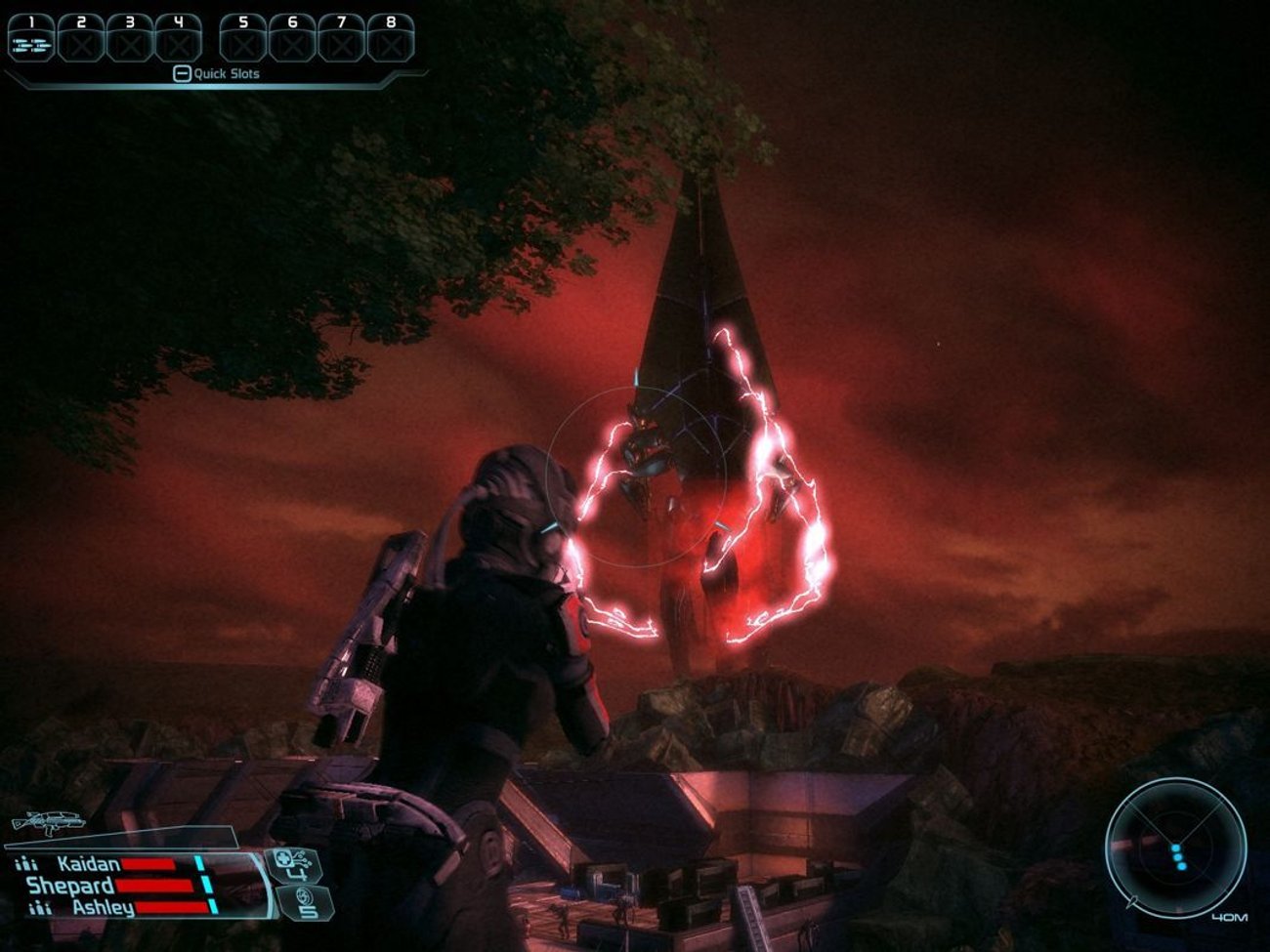Use the medi-gel first aid icon

(x=295, y=864)
